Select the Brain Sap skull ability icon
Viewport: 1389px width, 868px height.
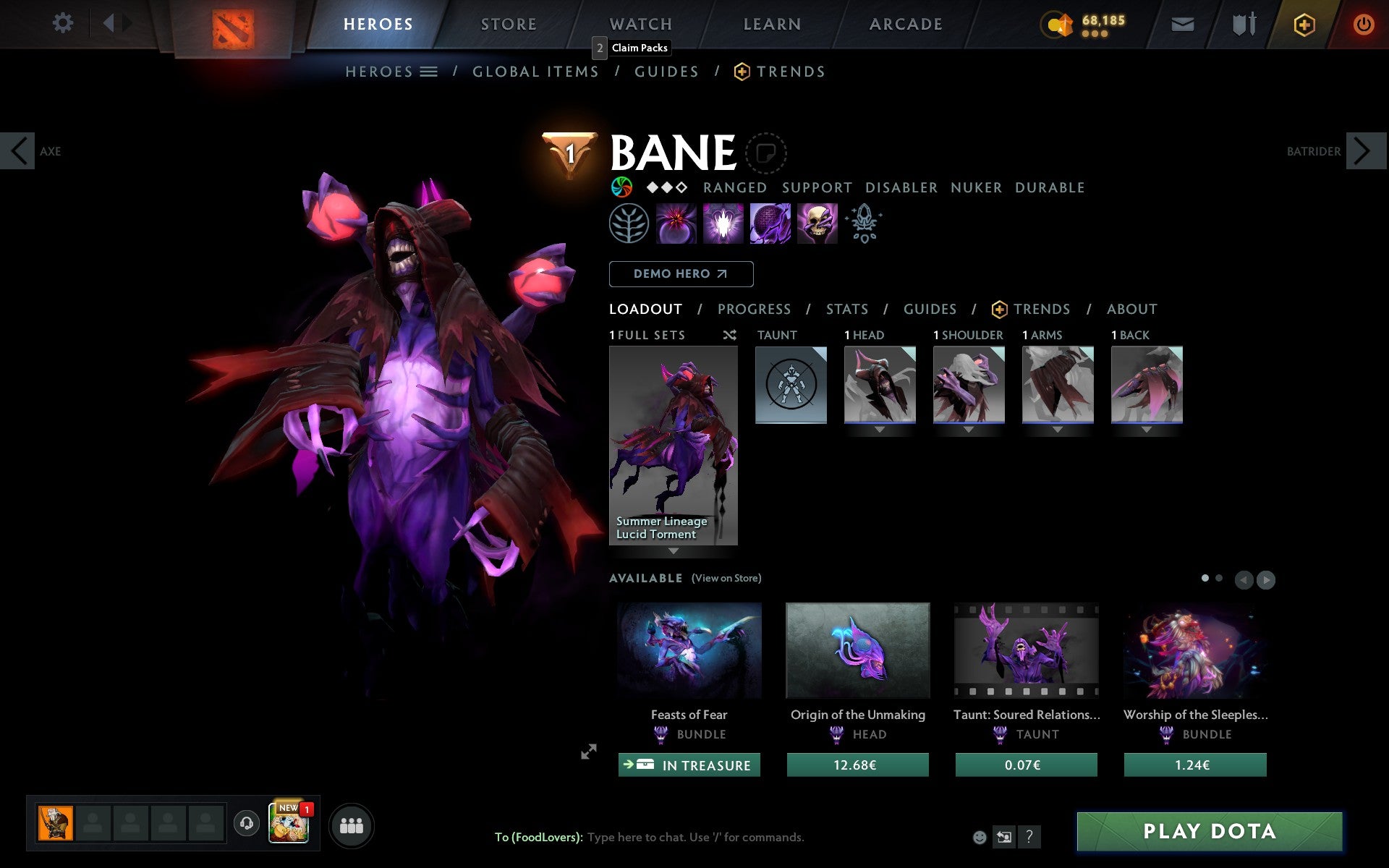coord(817,224)
